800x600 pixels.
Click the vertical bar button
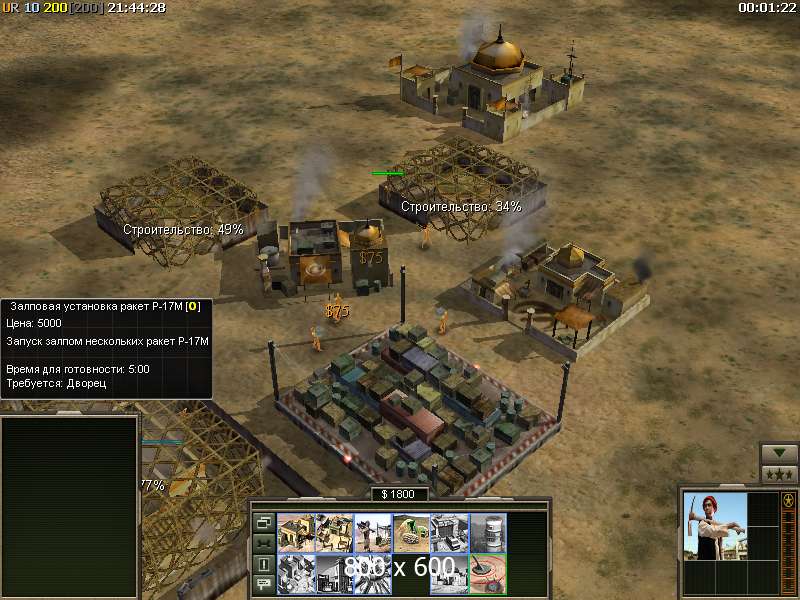coord(264,564)
